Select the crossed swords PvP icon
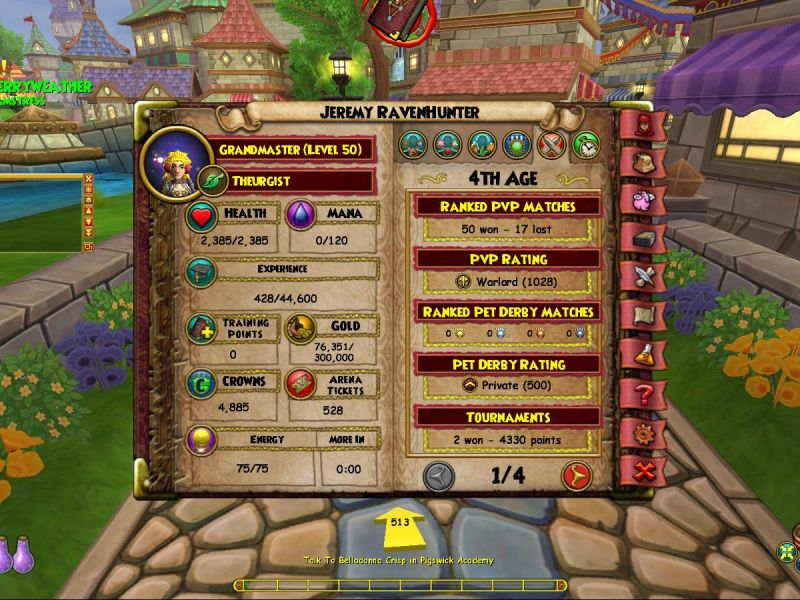The width and height of the screenshot is (800, 600). click(x=552, y=146)
